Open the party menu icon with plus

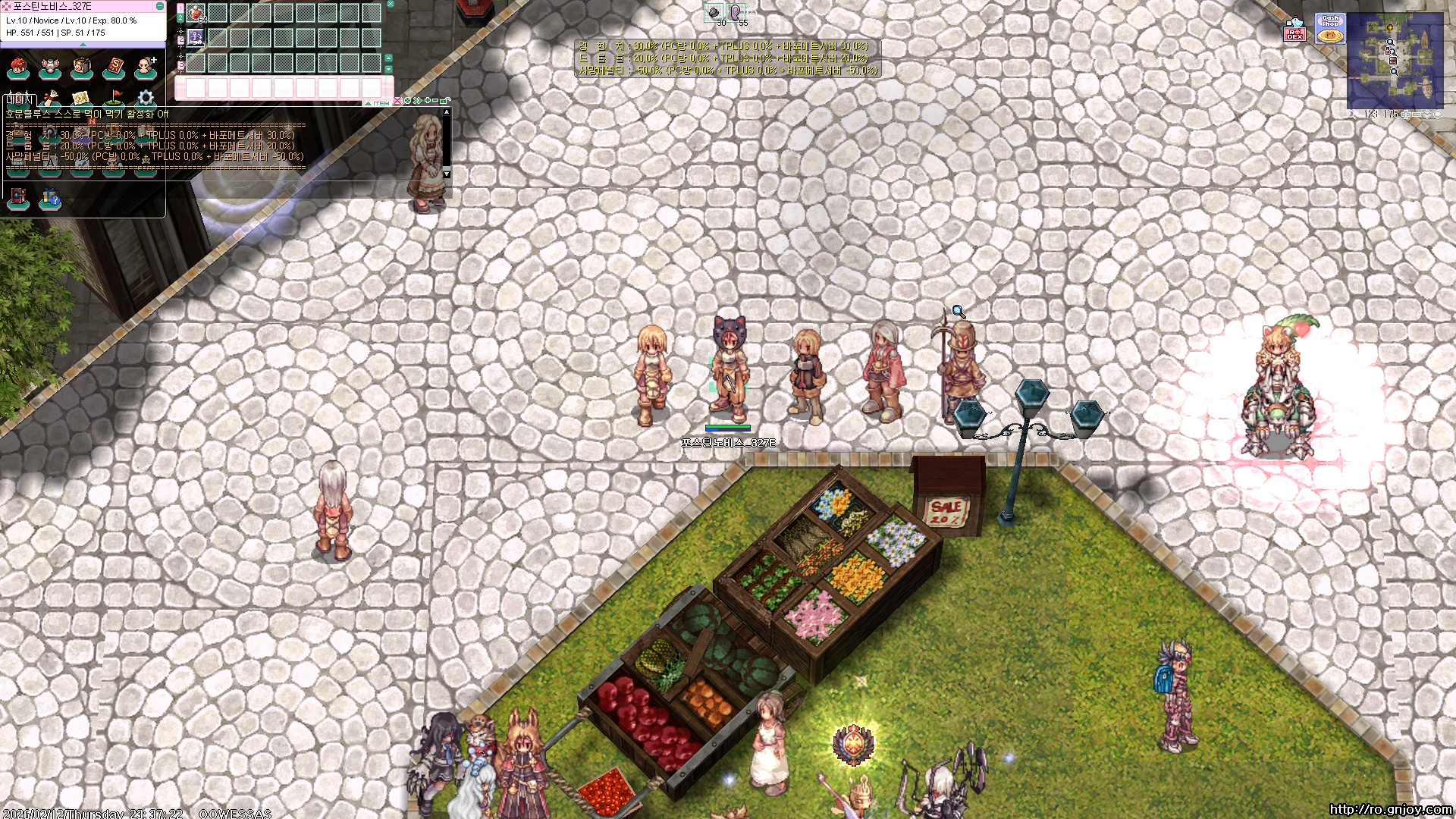(x=145, y=68)
